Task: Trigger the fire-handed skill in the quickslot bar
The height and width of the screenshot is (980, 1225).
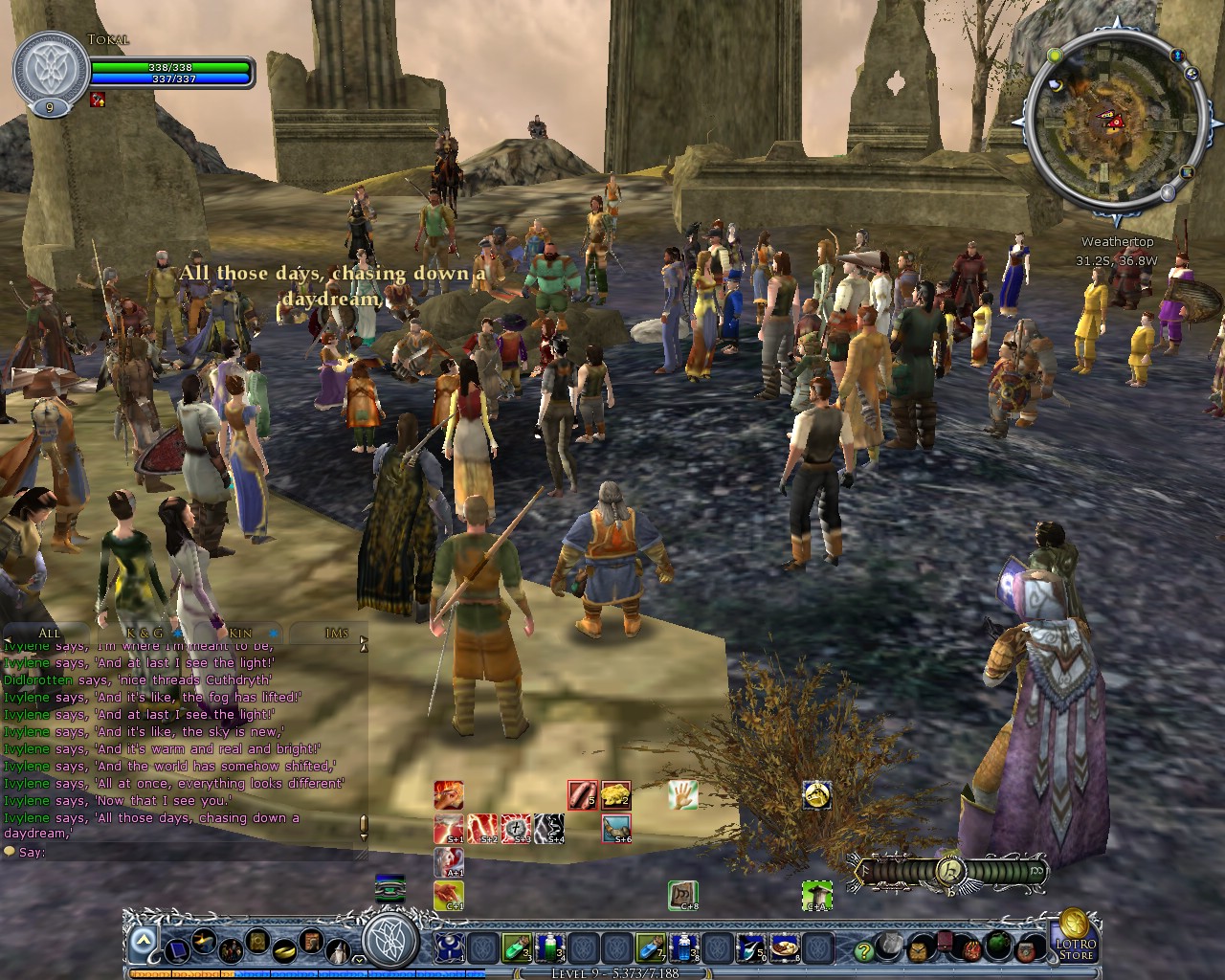Action: coord(449,795)
